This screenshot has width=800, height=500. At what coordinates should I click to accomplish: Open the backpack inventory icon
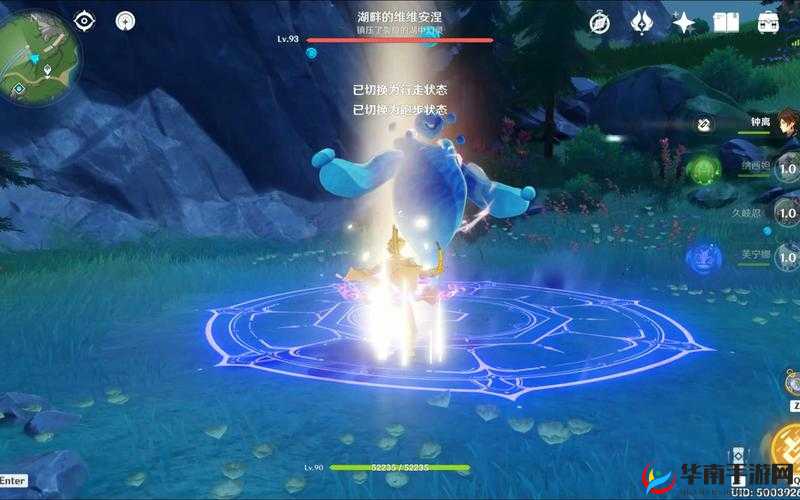coord(769,22)
